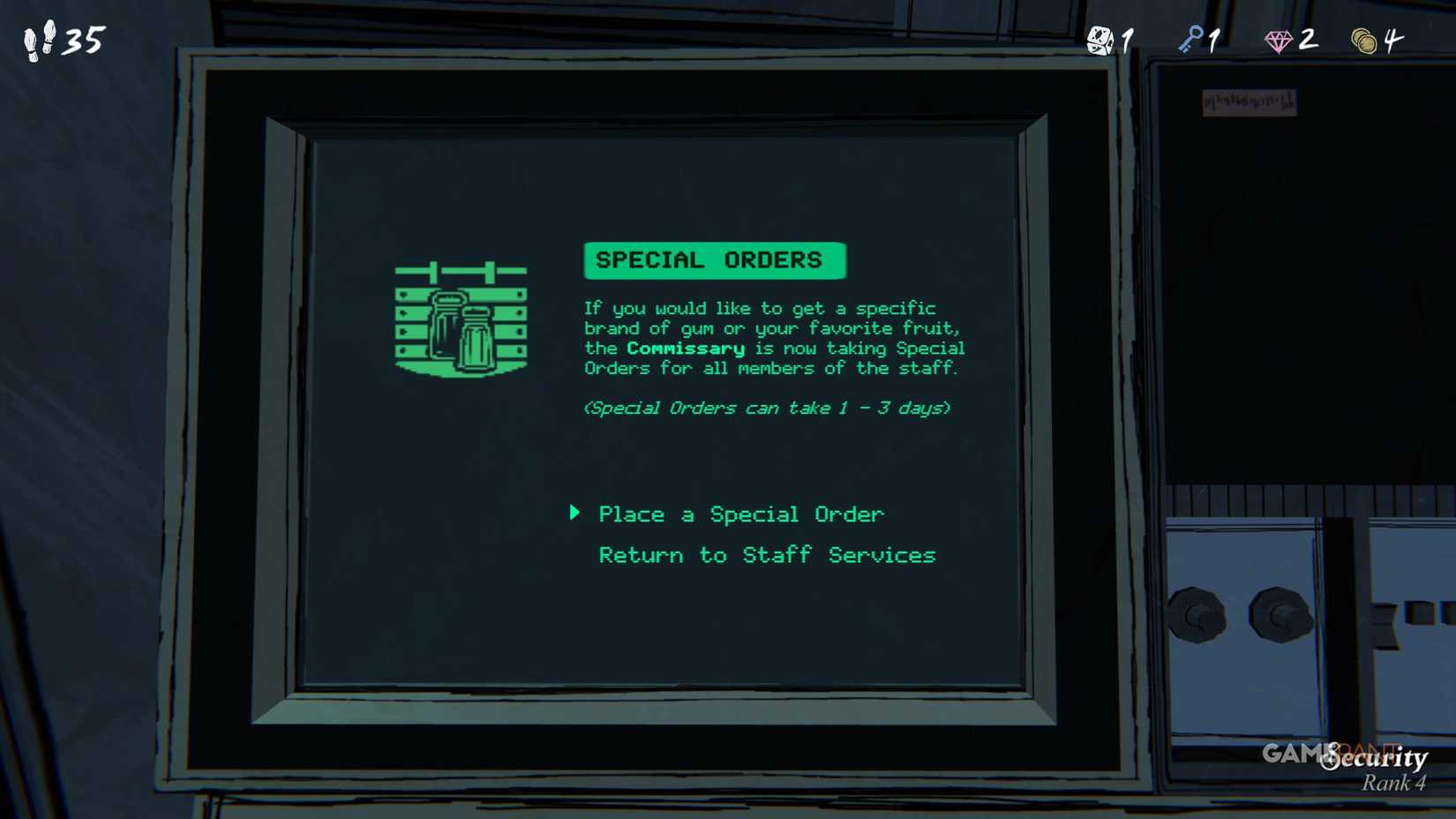This screenshot has height=819, width=1456.
Task: Click the Special Orders wait-time note
Action: tap(767, 408)
